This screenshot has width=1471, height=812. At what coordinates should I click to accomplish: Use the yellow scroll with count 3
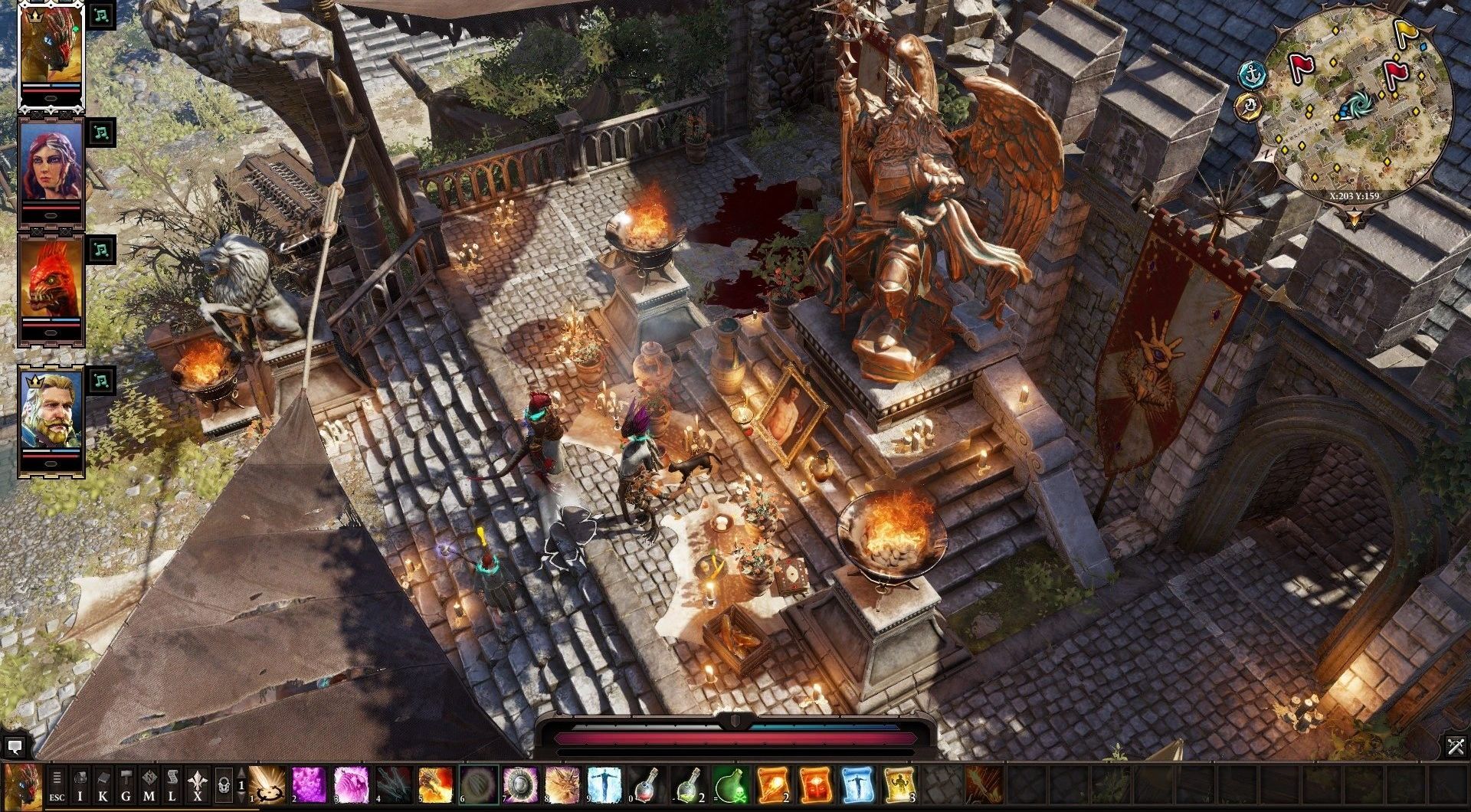click(x=900, y=786)
